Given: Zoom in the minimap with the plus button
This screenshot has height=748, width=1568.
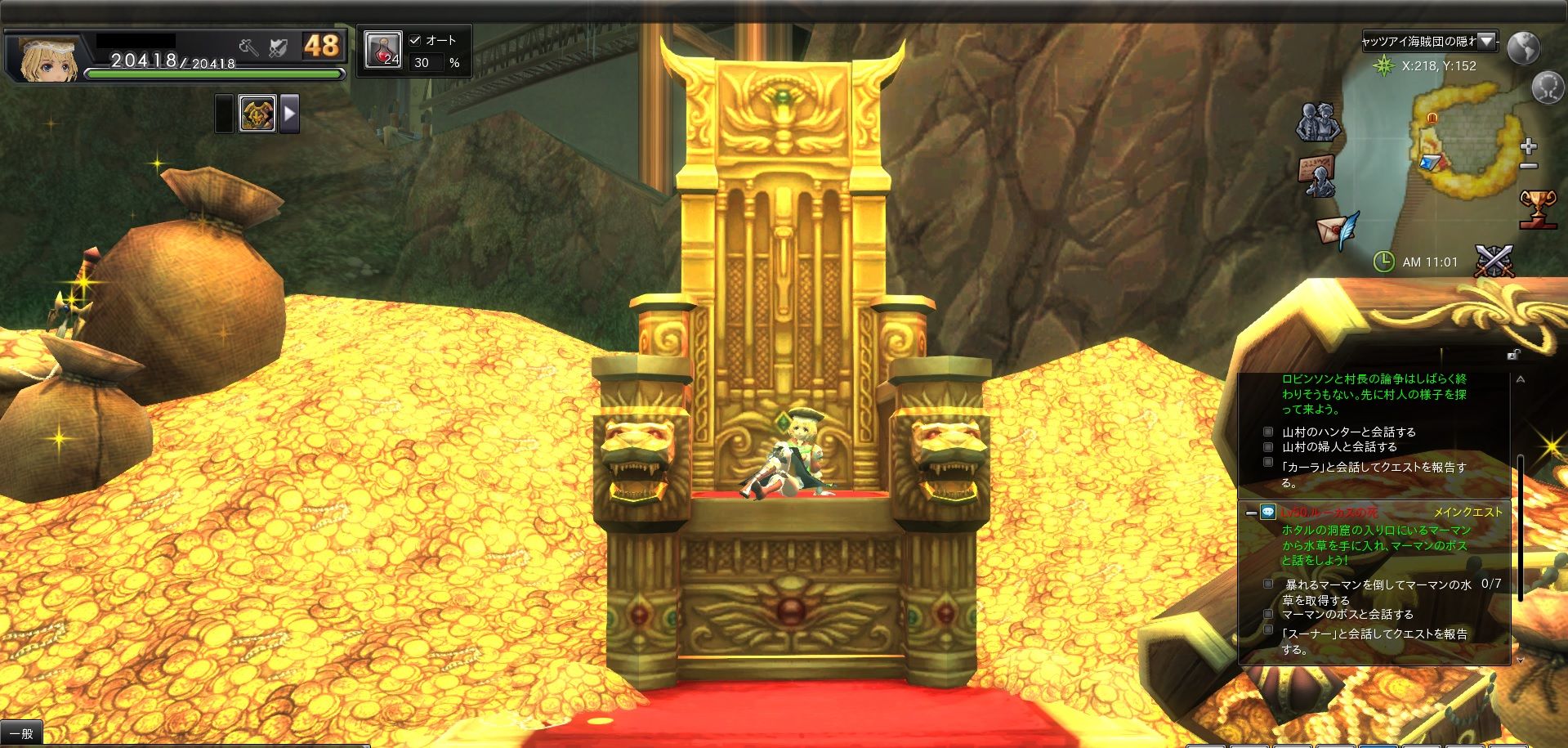Looking at the screenshot, I should [x=1529, y=147].
